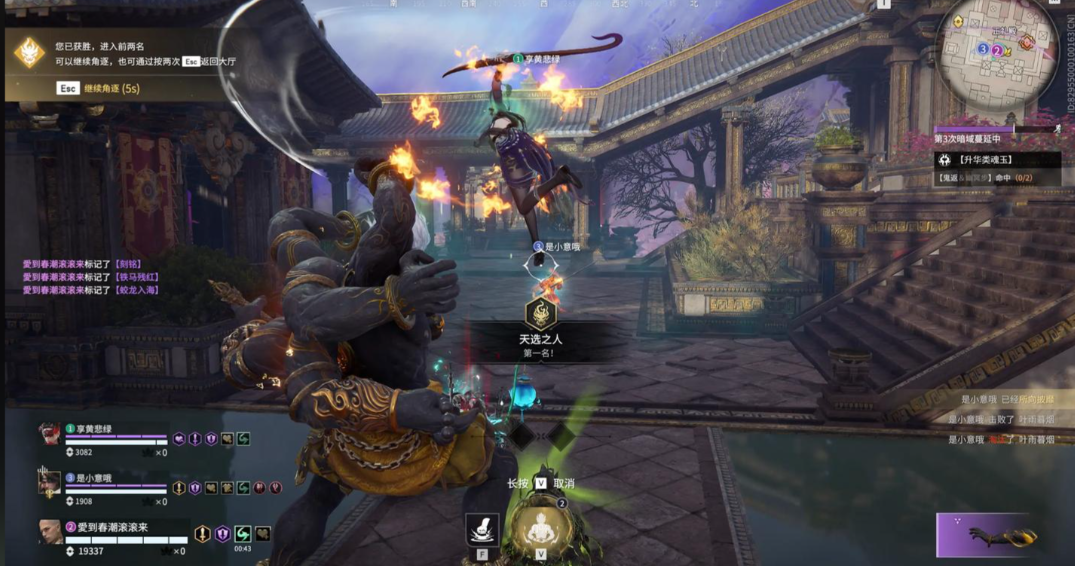
Task: Click the green swirl icon with 00:43 timer
Action: pyautogui.click(x=243, y=534)
